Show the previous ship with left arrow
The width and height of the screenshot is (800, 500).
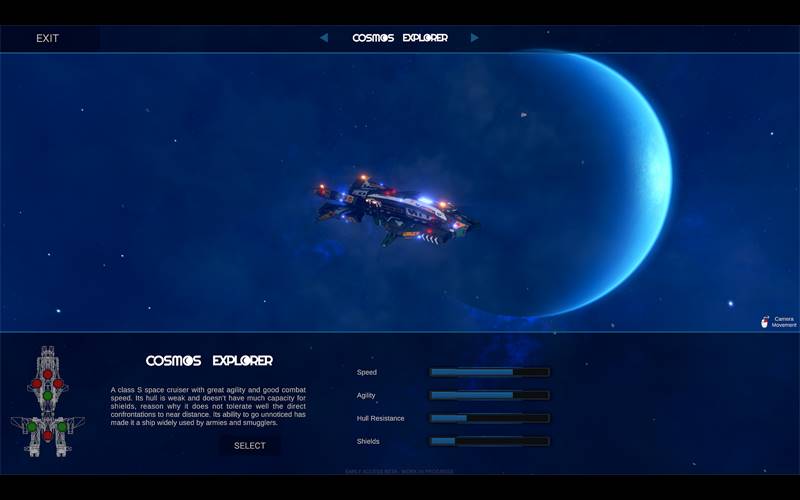click(324, 38)
